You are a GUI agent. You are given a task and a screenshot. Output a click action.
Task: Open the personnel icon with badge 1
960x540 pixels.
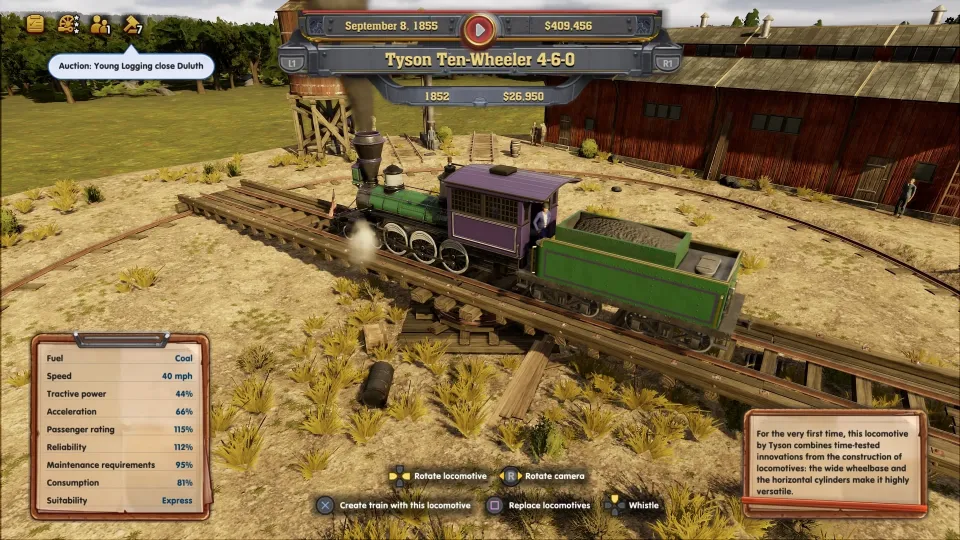pyautogui.click(x=100, y=24)
